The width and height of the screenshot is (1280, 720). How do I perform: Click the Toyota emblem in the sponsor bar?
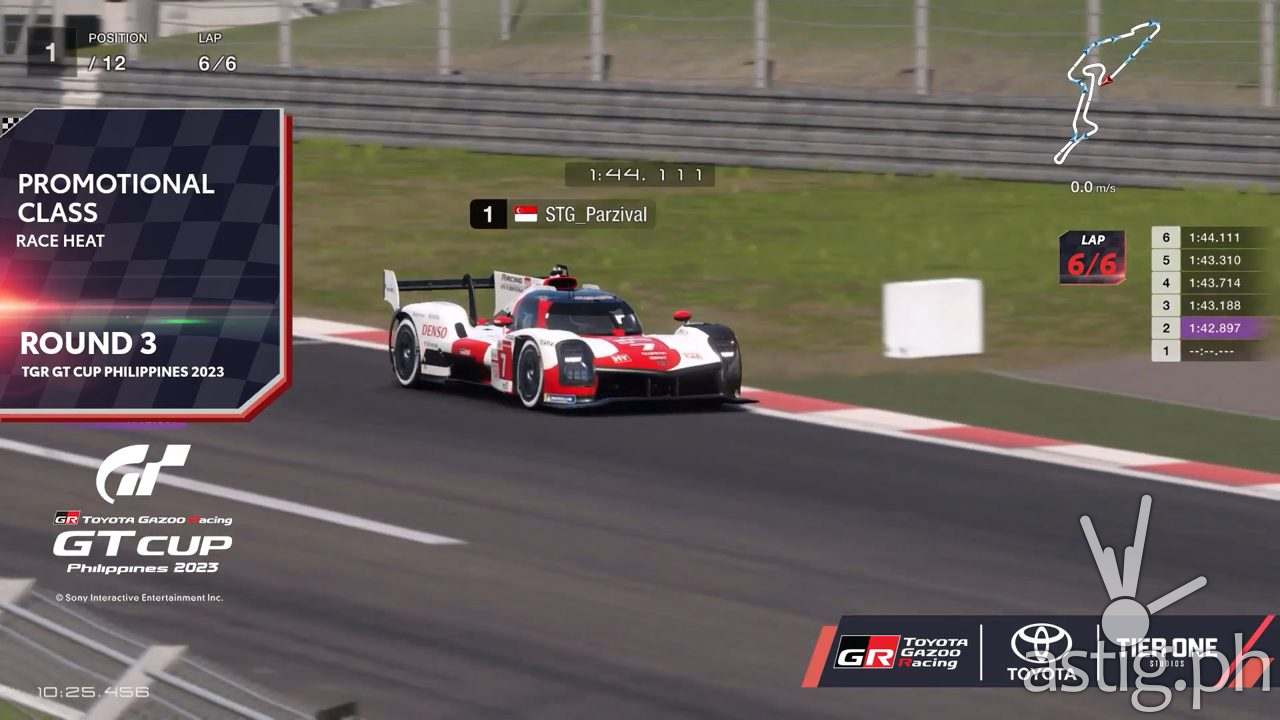1040,645
